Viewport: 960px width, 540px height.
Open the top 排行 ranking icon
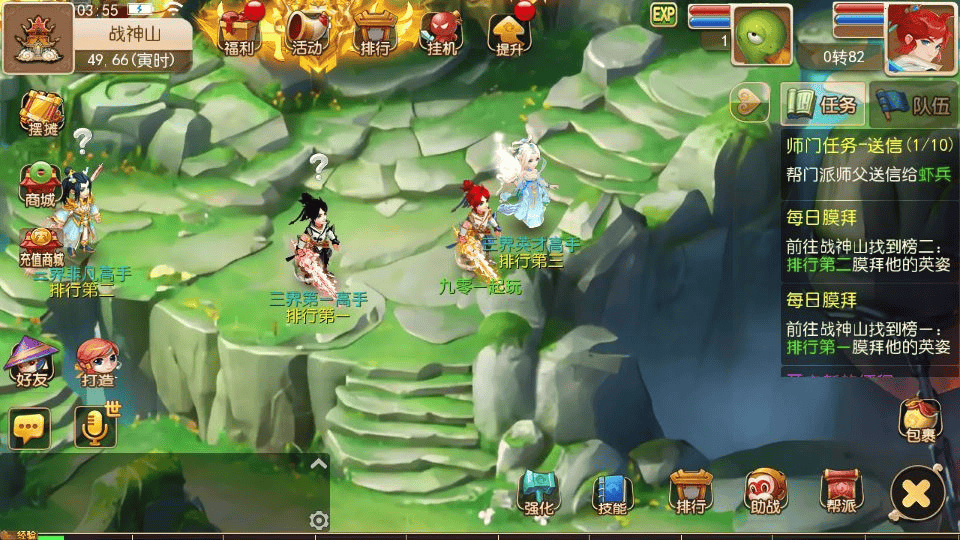[373, 32]
